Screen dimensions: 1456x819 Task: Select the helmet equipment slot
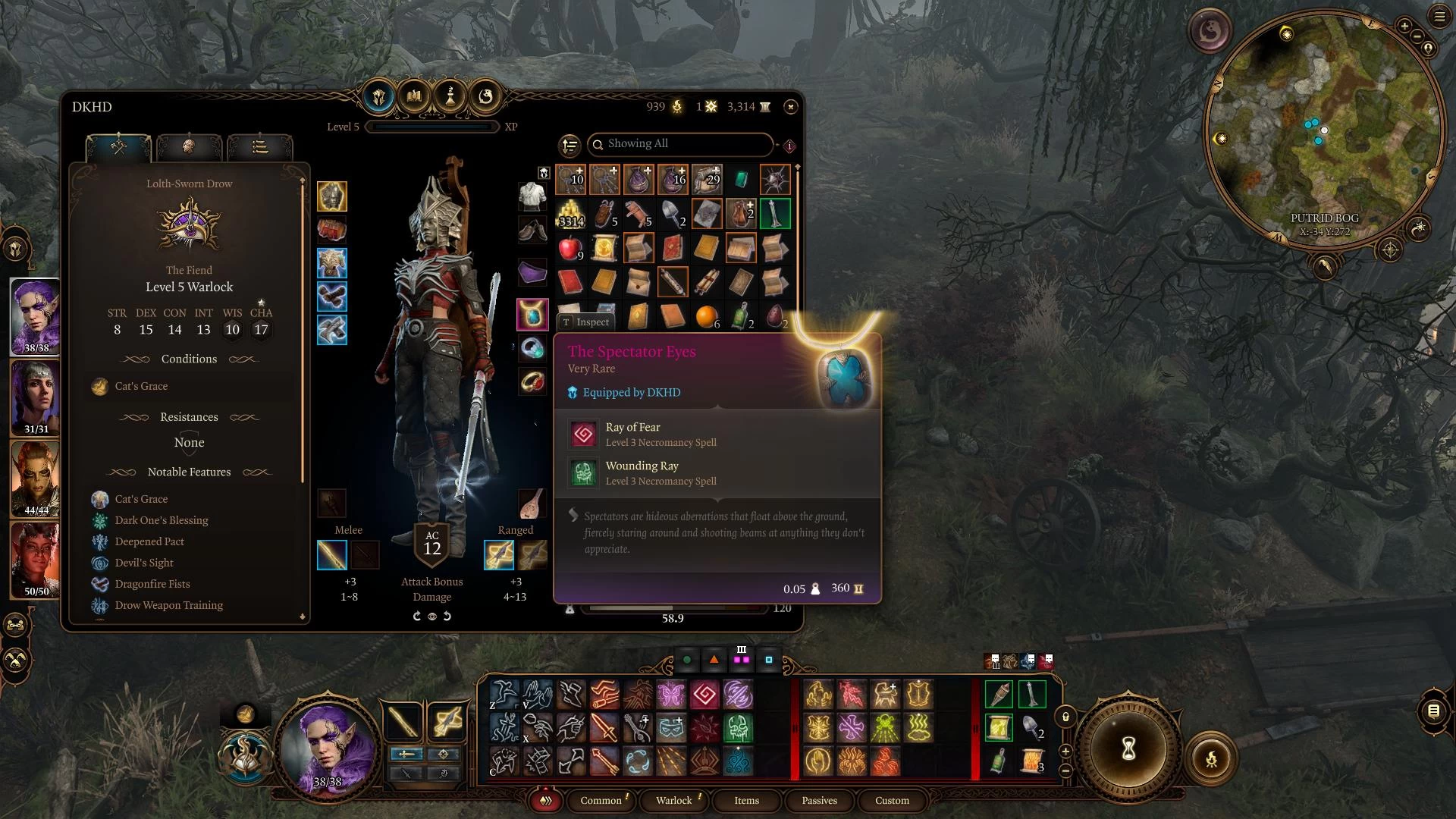click(331, 196)
